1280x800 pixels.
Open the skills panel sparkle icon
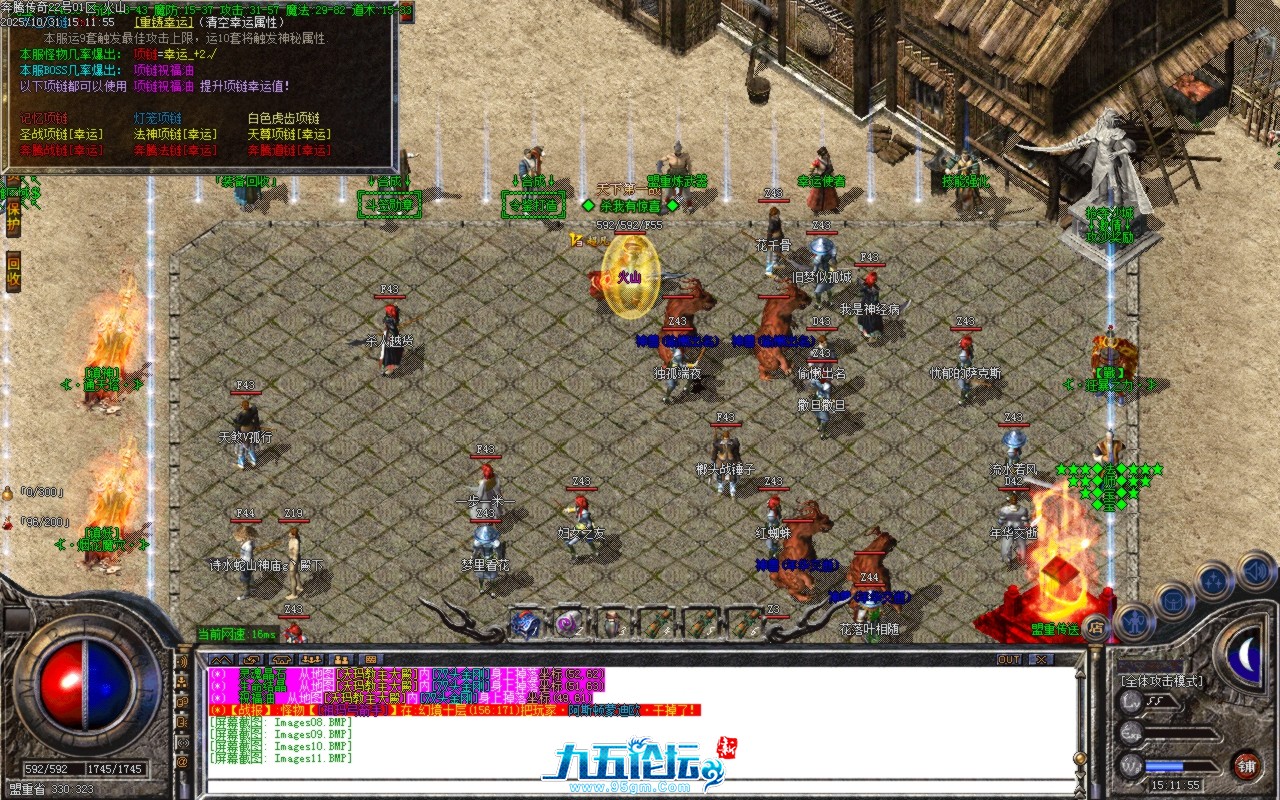(x=1213, y=580)
